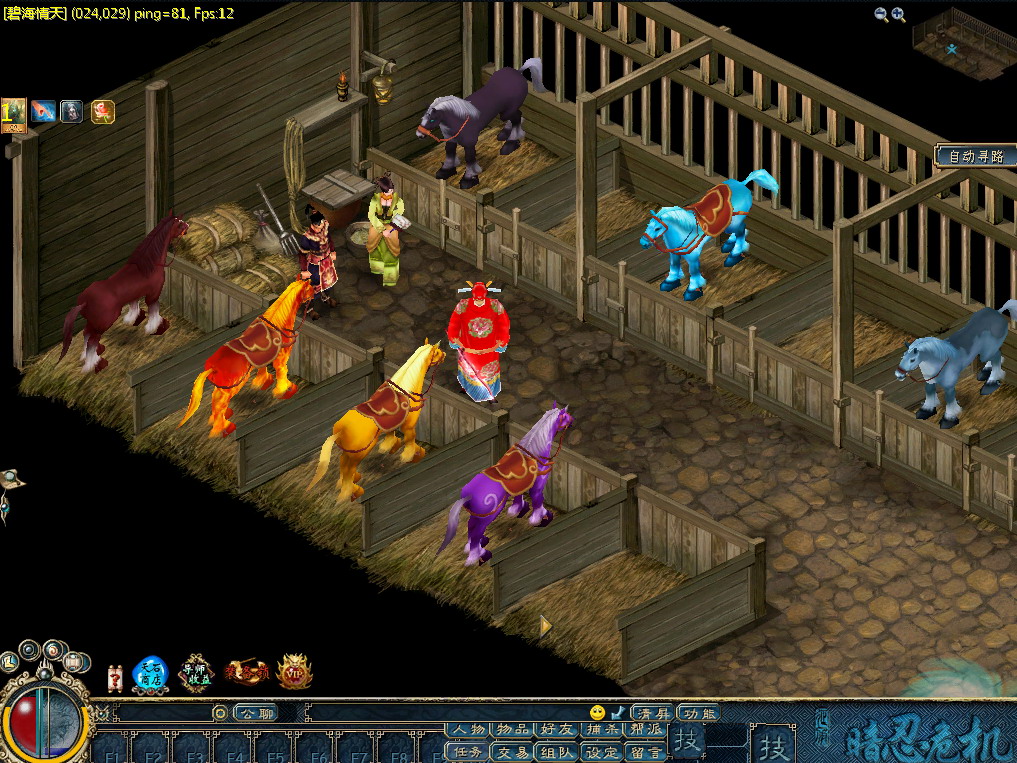Click the 导师收益 mentor rewards icon
Screen dimensions: 1017x763
click(197, 673)
